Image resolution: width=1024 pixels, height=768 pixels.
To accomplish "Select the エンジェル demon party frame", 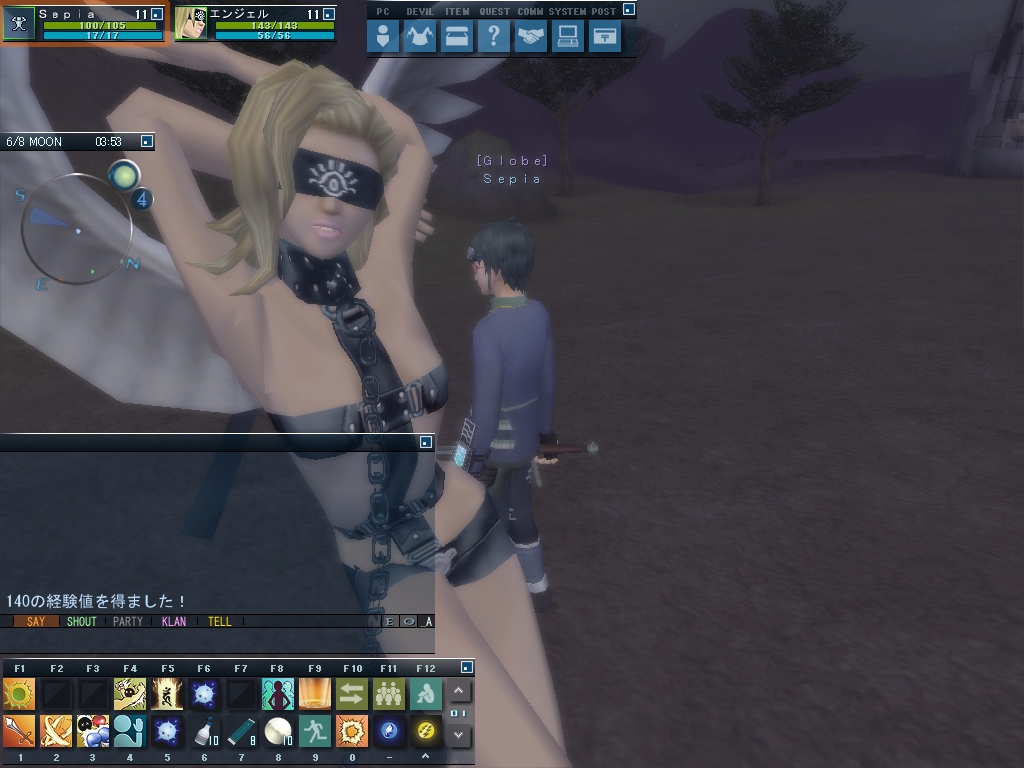I will click(256, 23).
